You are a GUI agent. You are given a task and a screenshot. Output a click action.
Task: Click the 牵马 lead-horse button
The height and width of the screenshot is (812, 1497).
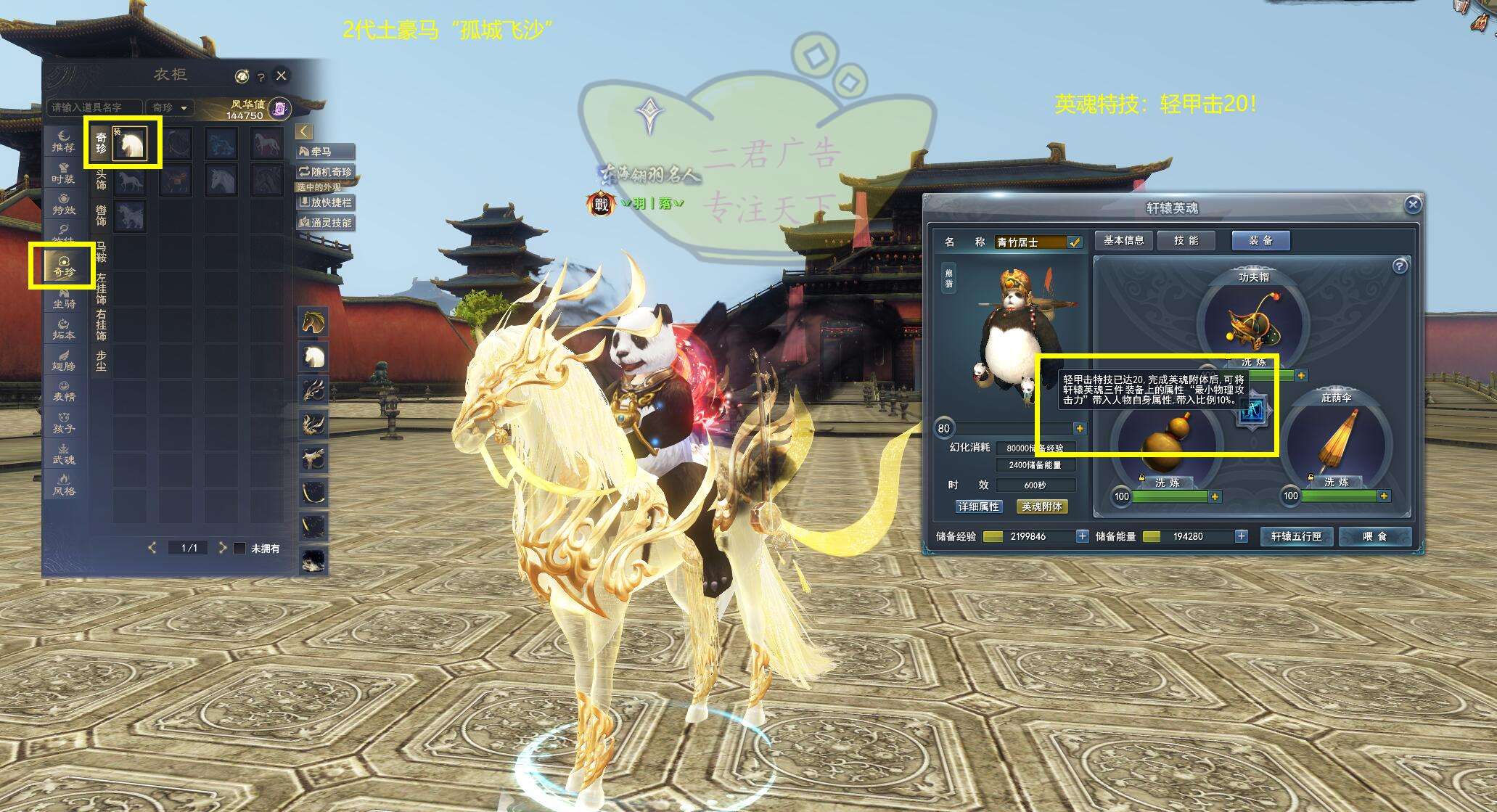tap(326, 152)
